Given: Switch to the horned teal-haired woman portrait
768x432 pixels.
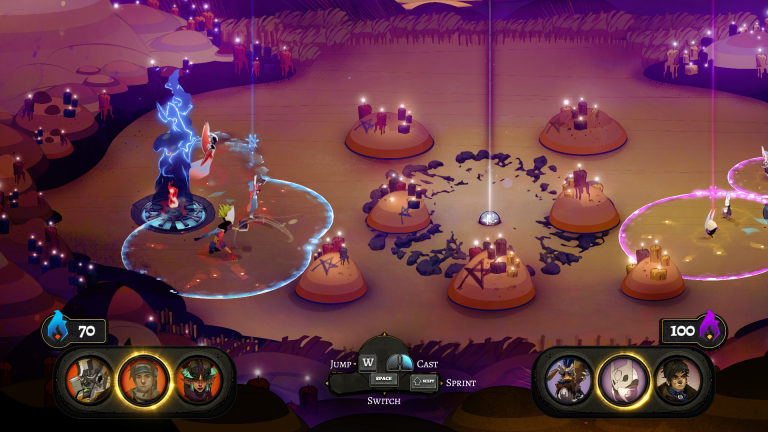Looking at the screenshot, I should (197, 381).
